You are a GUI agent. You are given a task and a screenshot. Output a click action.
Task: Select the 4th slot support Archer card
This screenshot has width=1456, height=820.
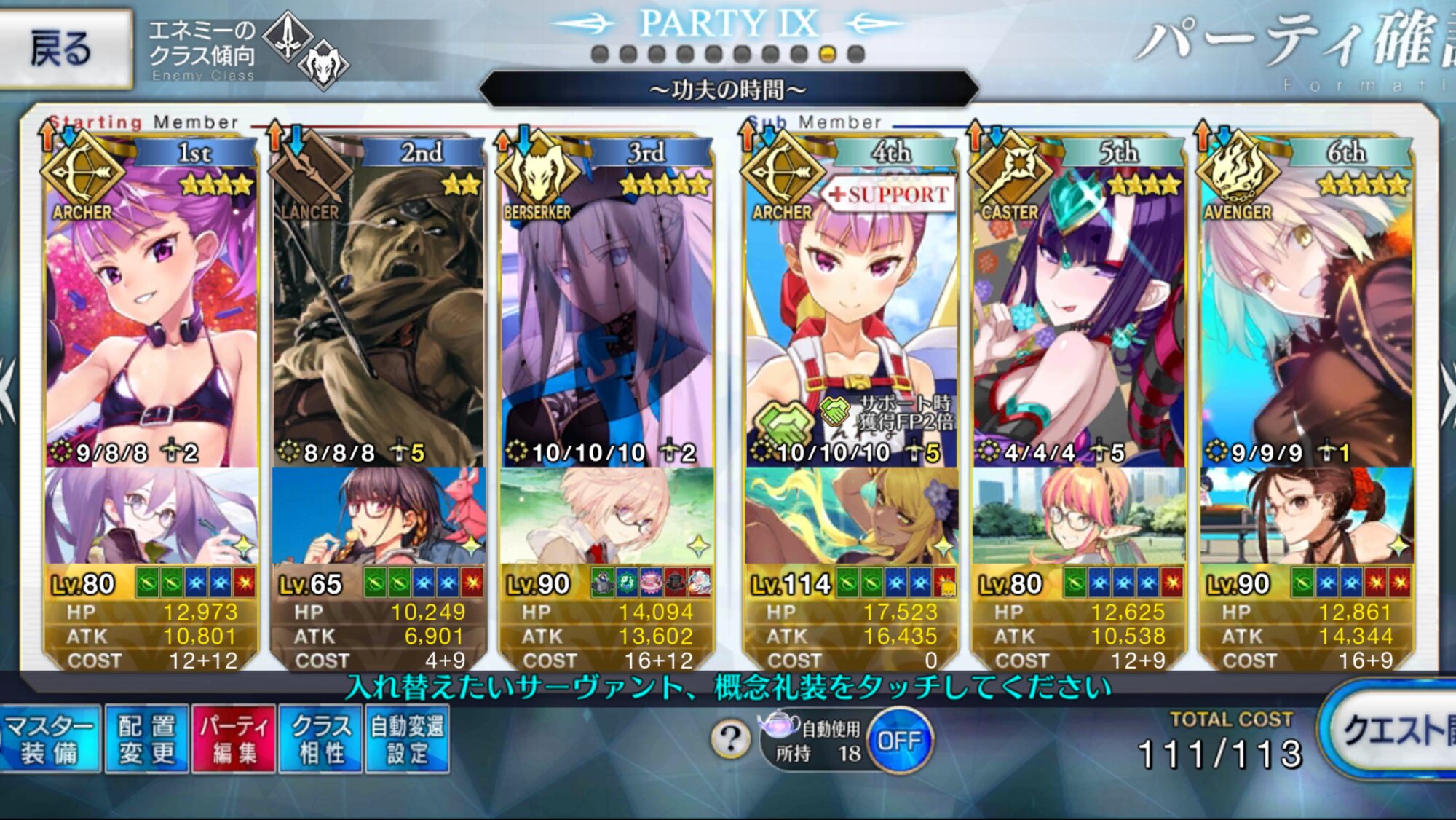[x=850, y=313]
